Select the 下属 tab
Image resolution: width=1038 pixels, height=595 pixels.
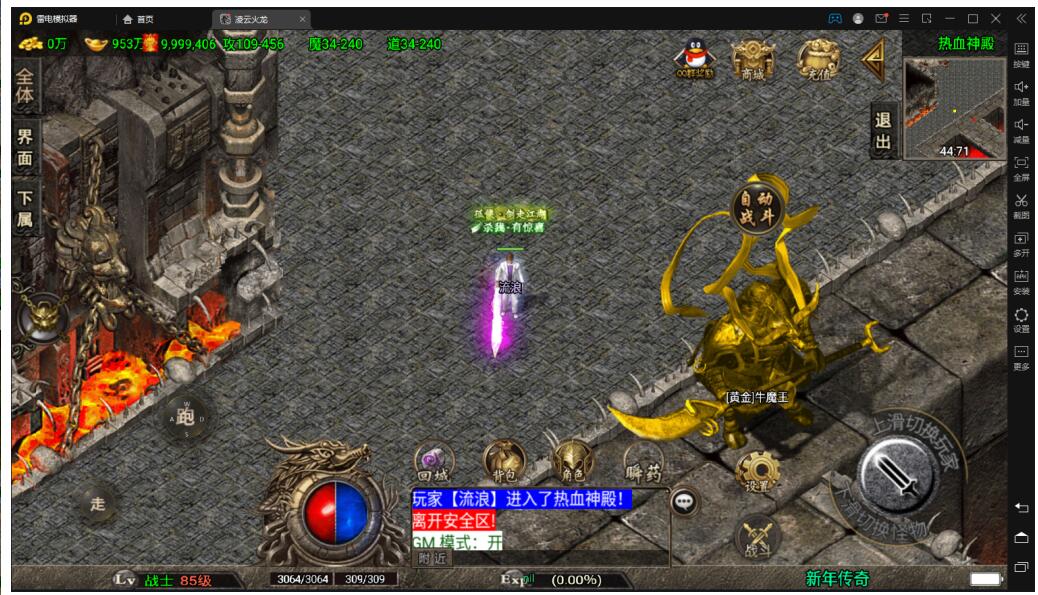click(x=25, y=208)
